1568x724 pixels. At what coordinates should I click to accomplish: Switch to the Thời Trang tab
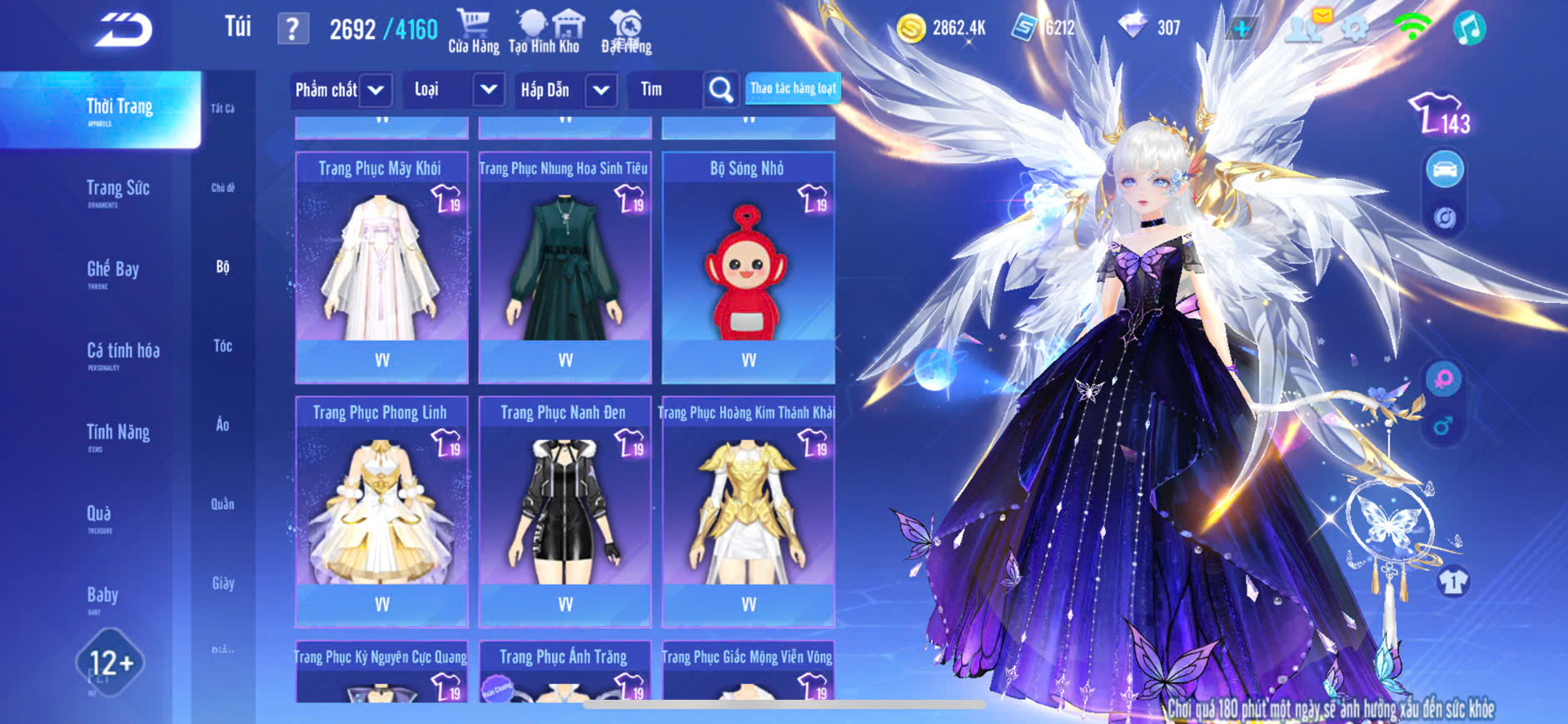tap(119, 109)
